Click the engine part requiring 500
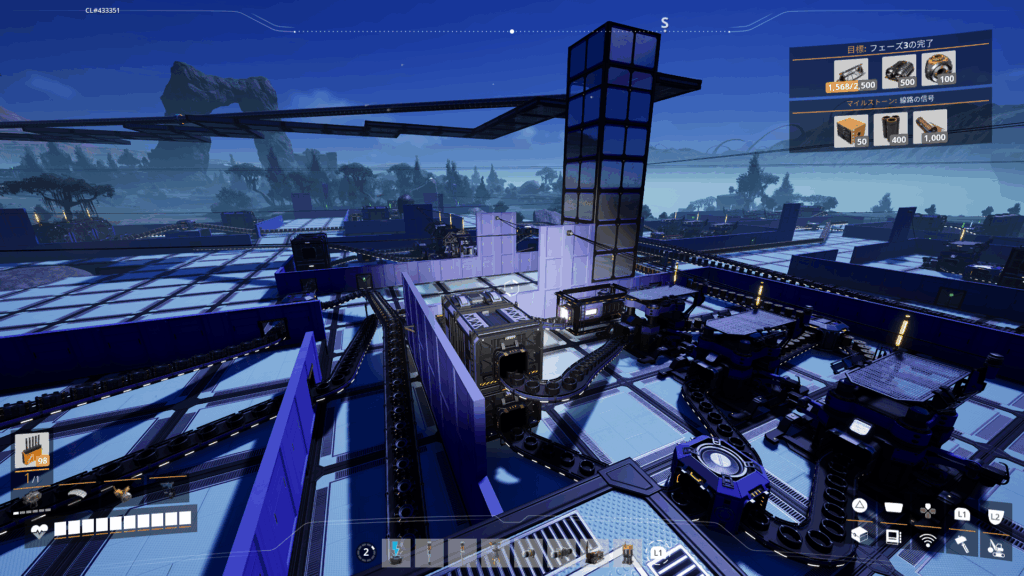1024x576 pixels. click(x=897, y=69)
